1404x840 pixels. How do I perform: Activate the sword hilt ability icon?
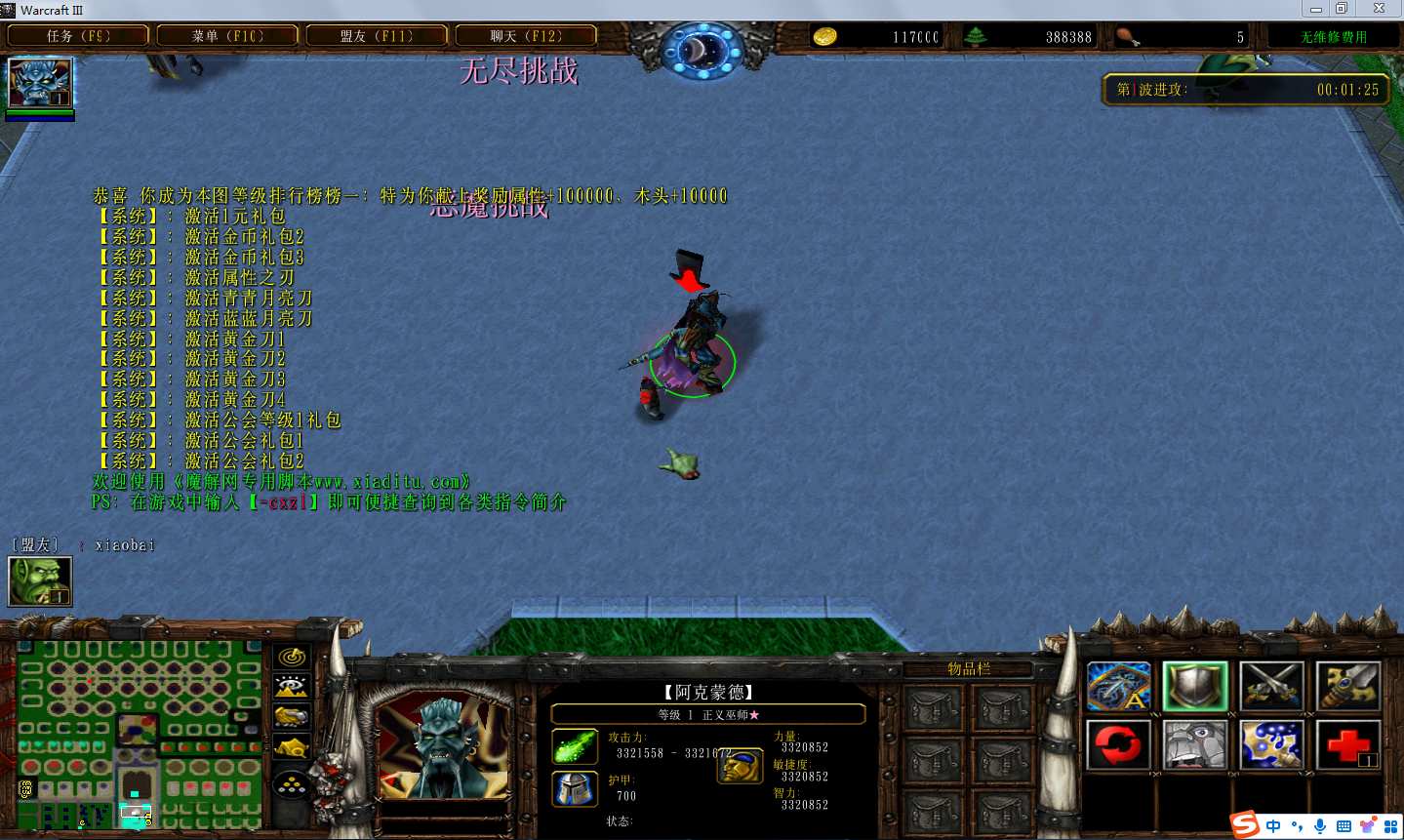click(1347, 687)
